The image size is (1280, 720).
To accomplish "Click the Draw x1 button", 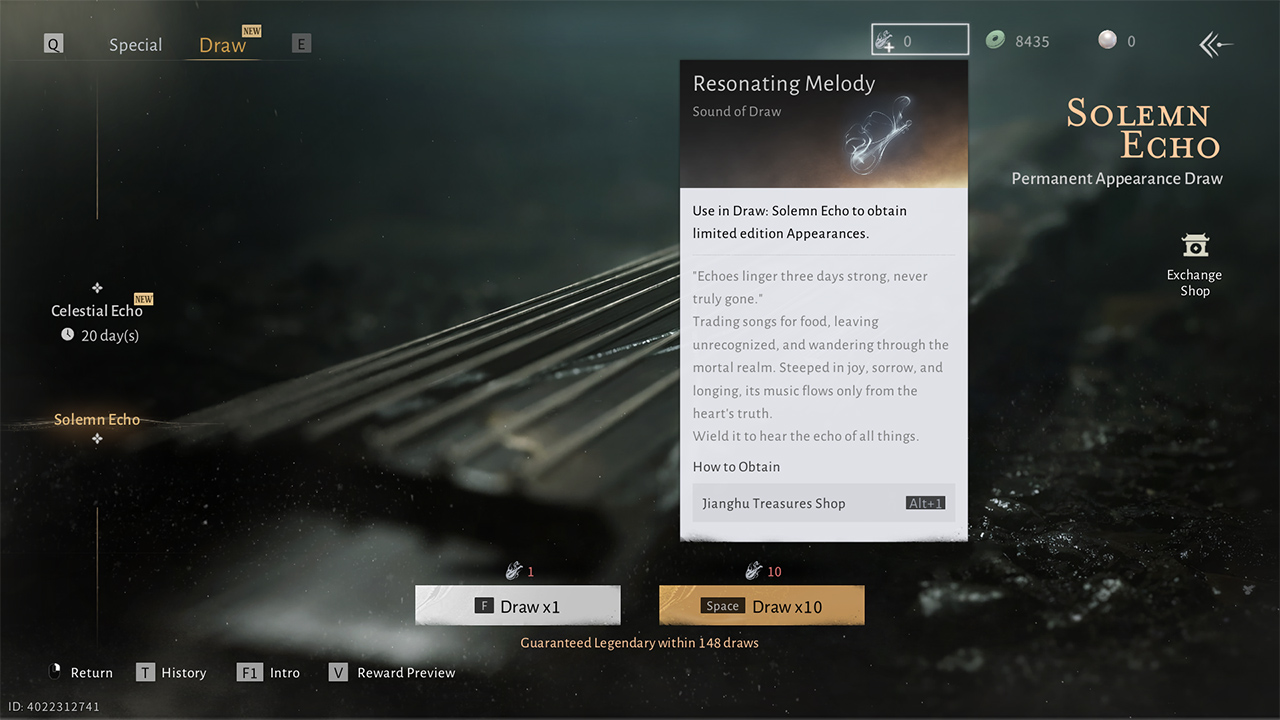I will tap(517, 605).
